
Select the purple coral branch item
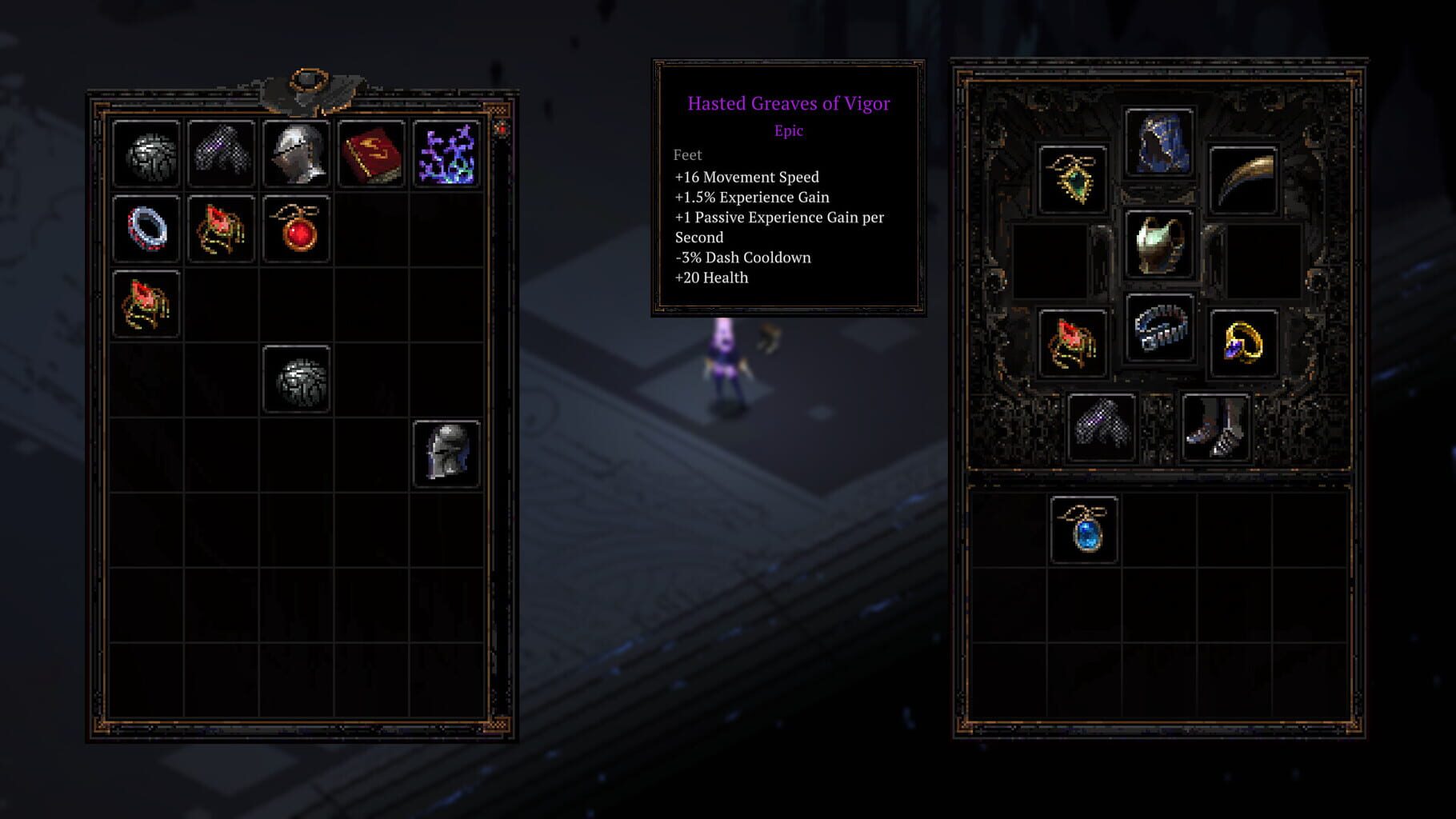[x=445, y=154]
